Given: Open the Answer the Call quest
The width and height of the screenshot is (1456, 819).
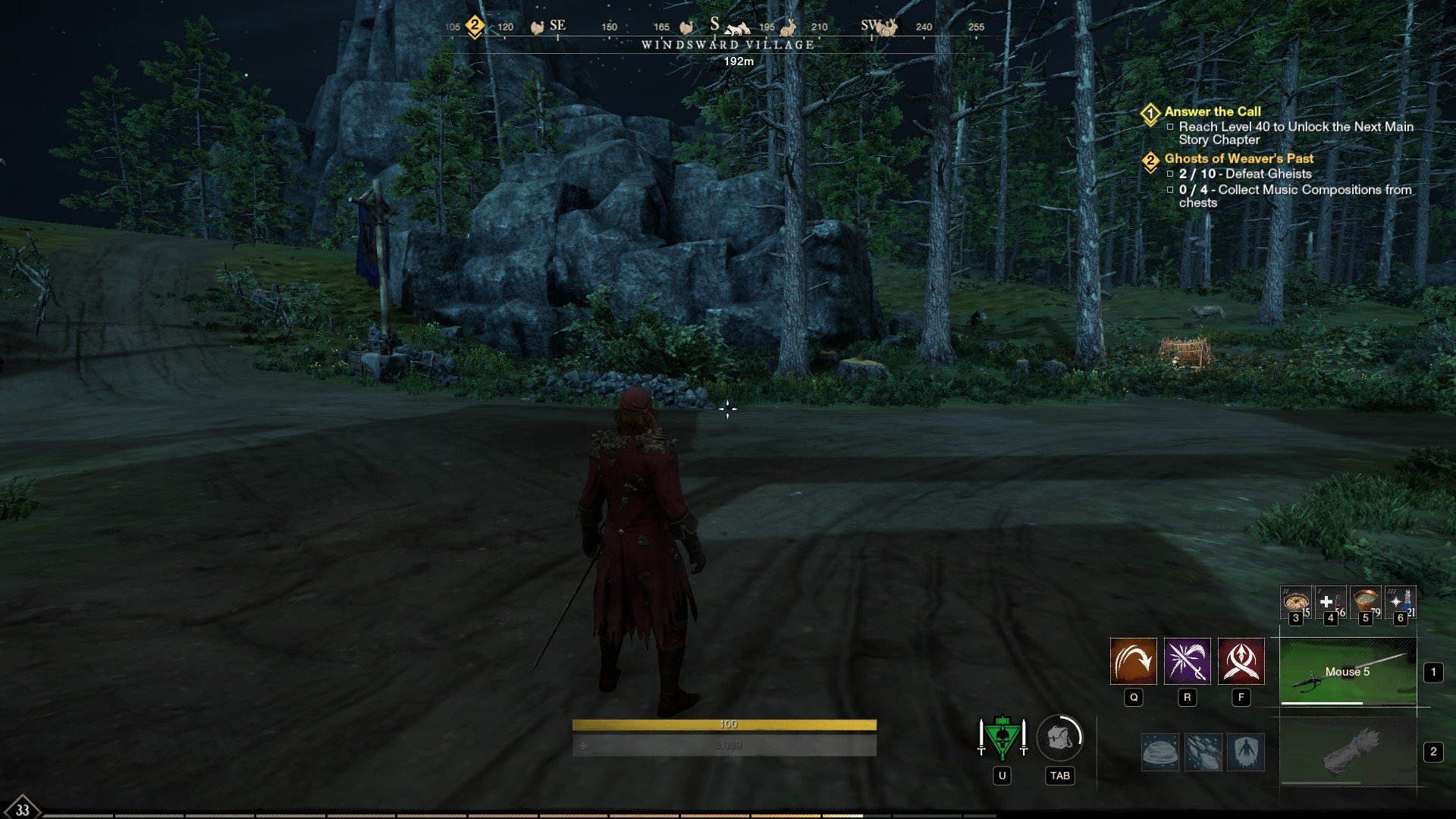Looking at the screenshot, I should tap(1212, 111).
